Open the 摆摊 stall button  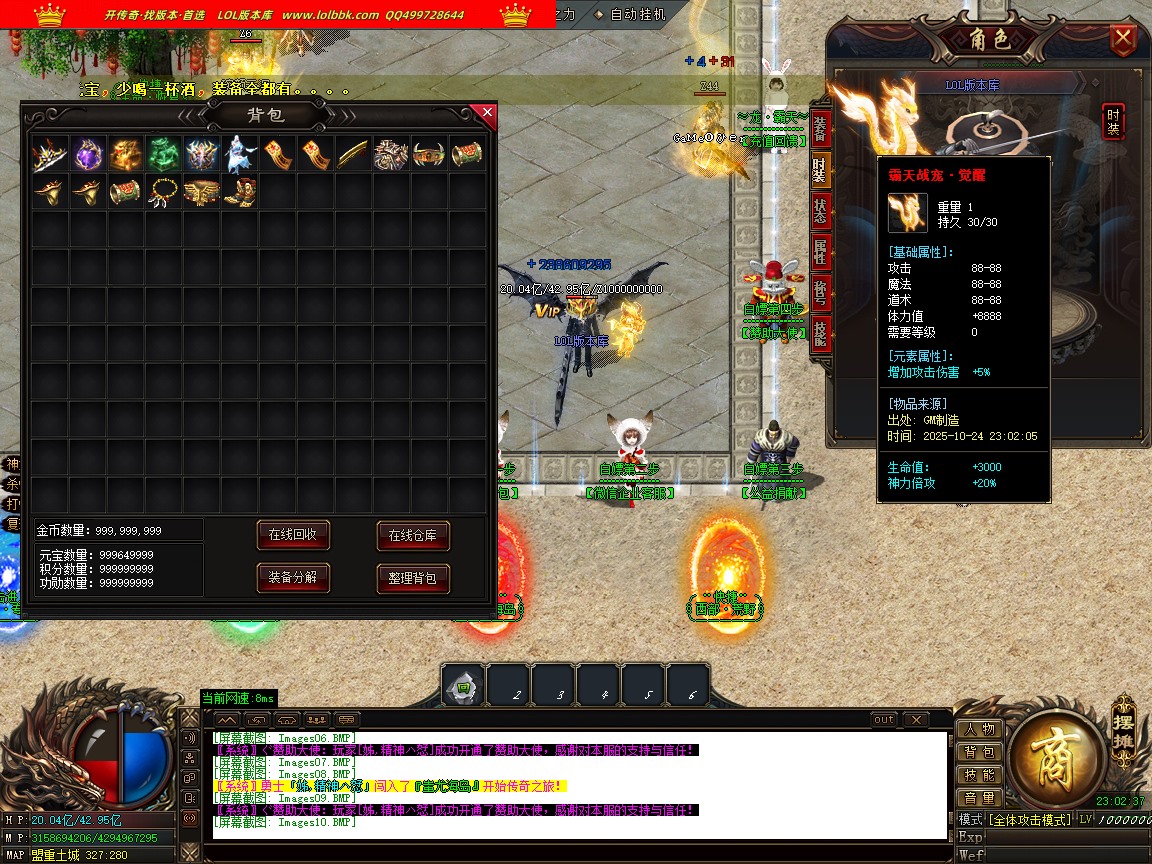pyautogui.click(x=1122, y=733)
